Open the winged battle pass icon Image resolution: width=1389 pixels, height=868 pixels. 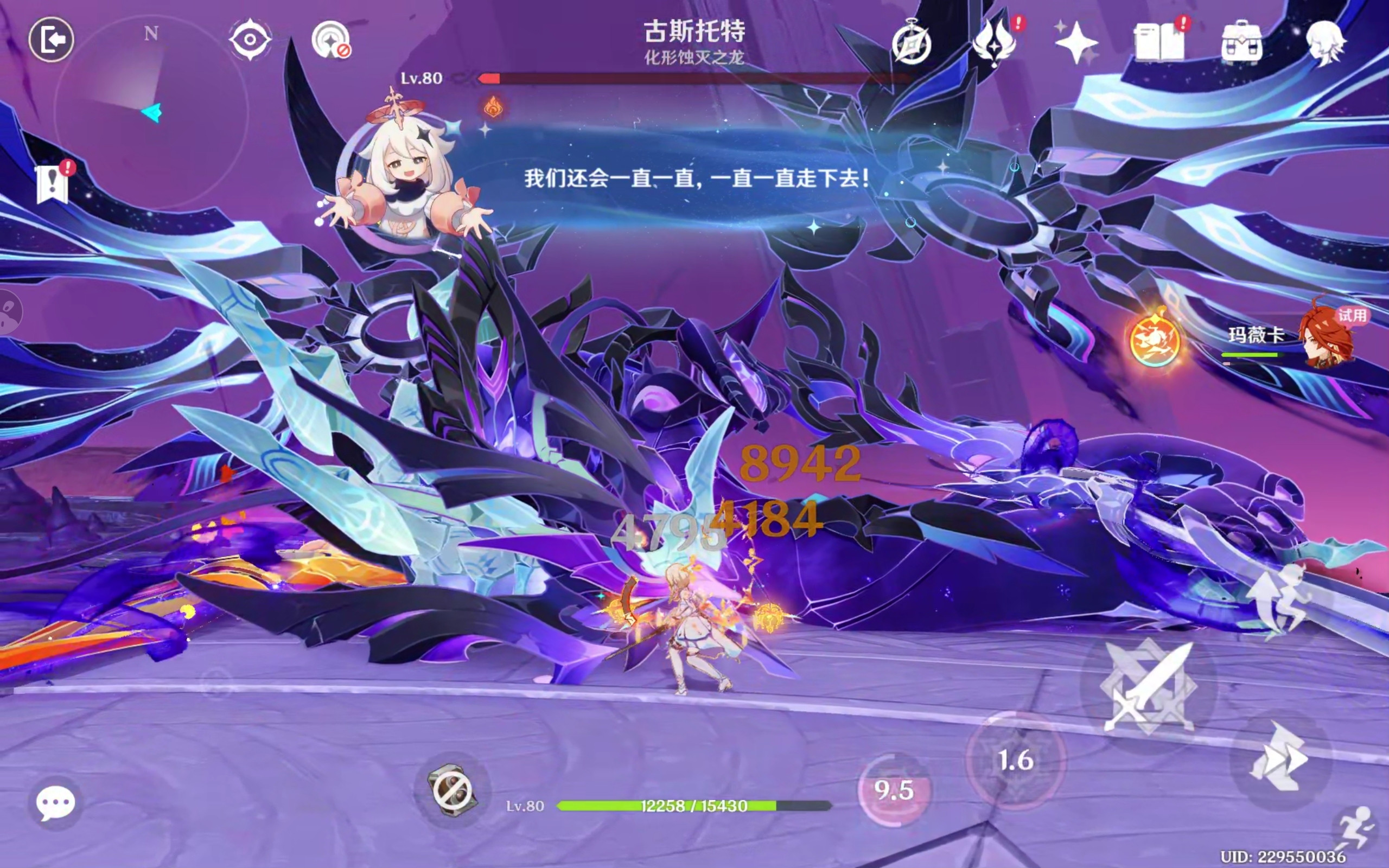point(995,42)
